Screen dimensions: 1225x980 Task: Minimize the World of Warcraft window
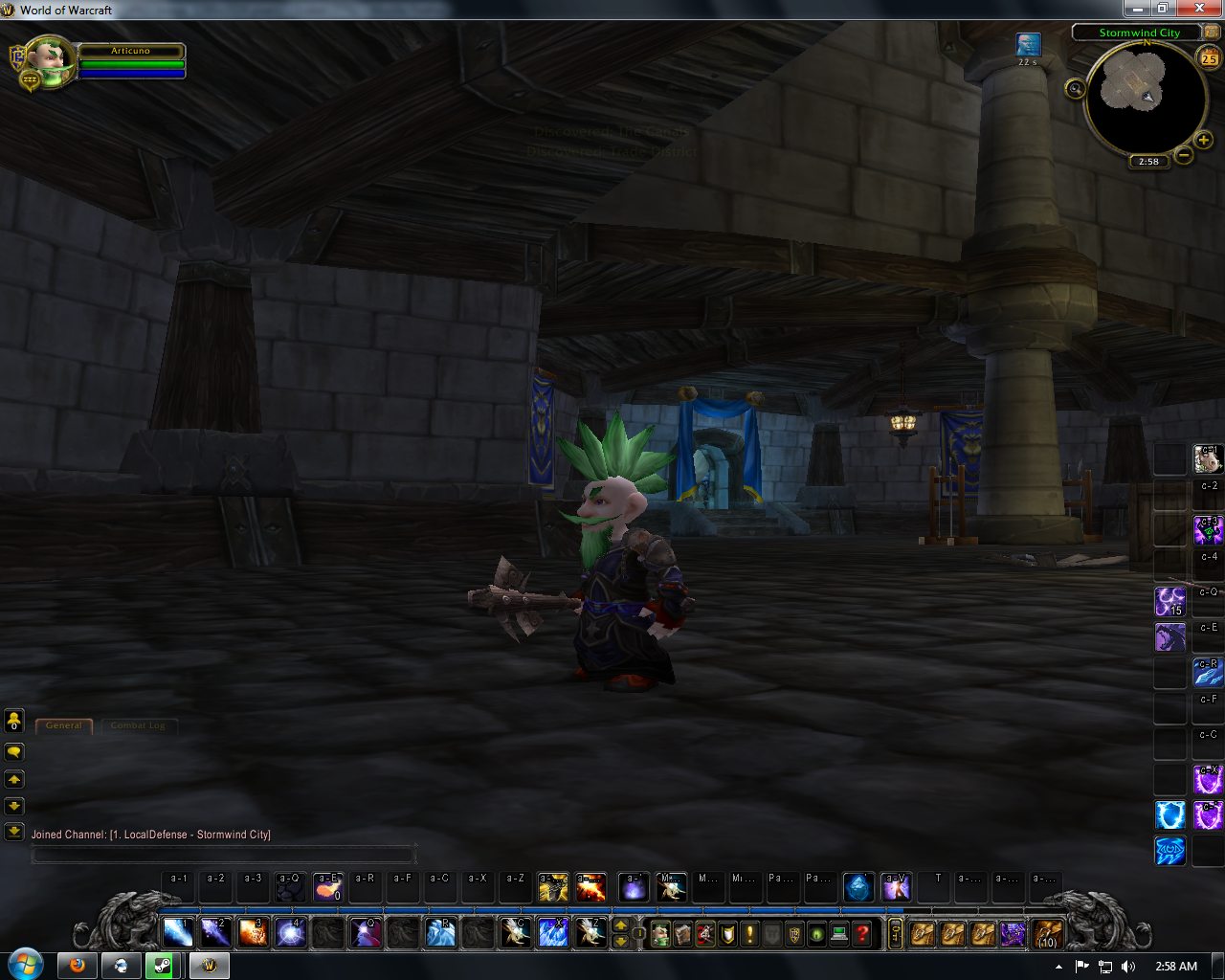pyautogui.click(x=1136, y=9)
